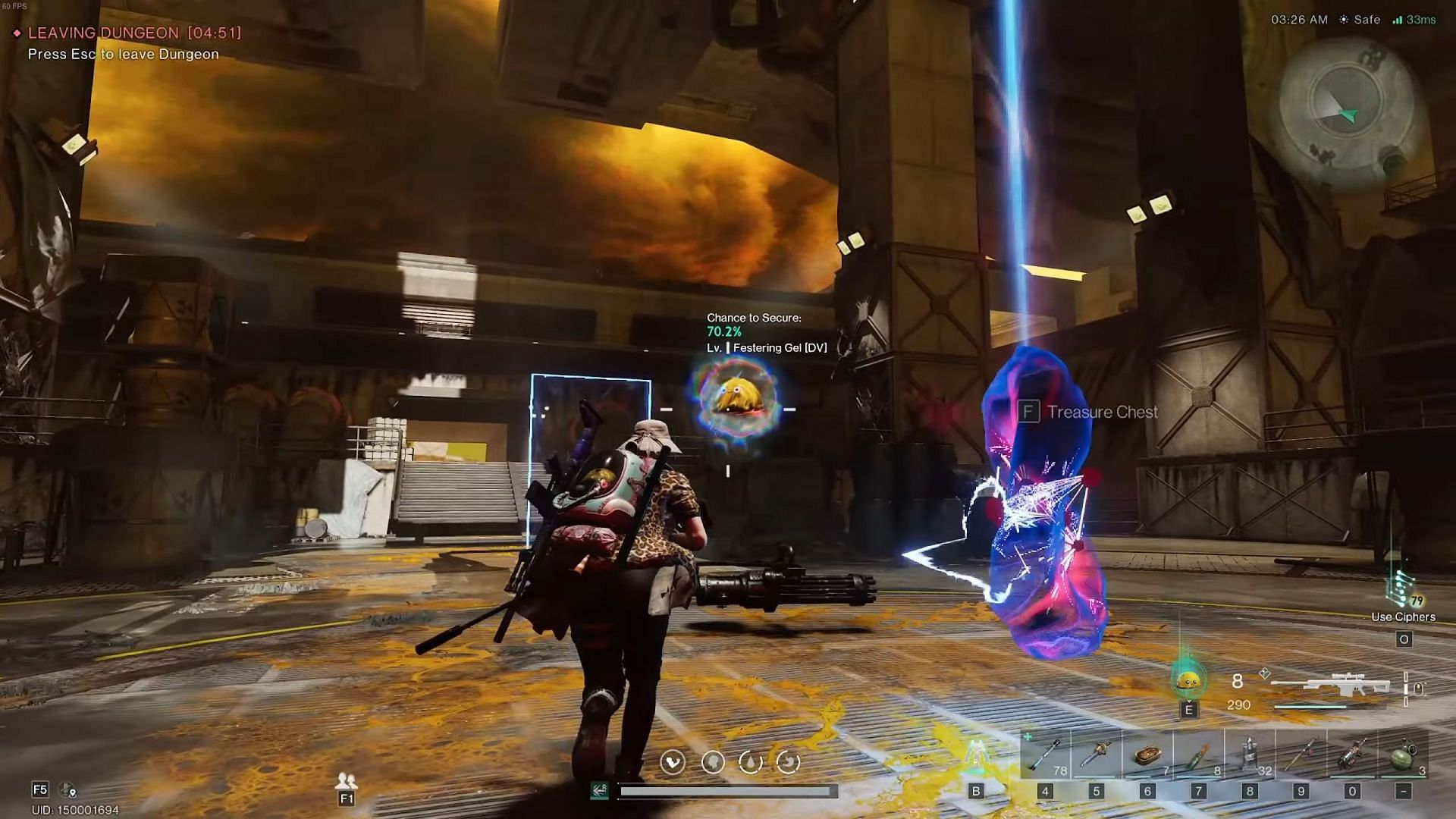
Task: Equip the heavy gun hotbar slot
Action: click(1352, 755)
